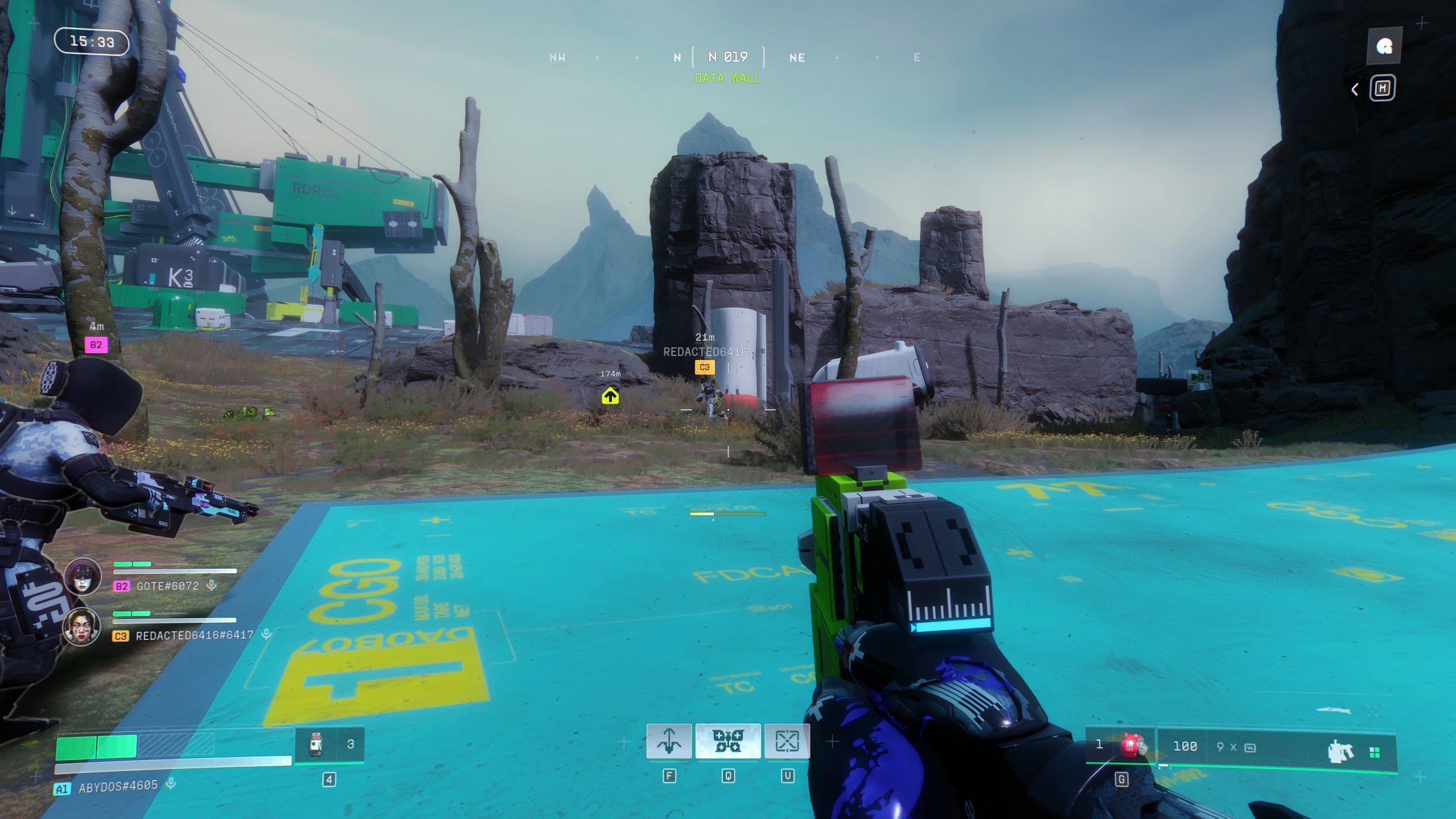Select the red grenade slot
The image size is (1456, 819).
[x=1130, y=745]
